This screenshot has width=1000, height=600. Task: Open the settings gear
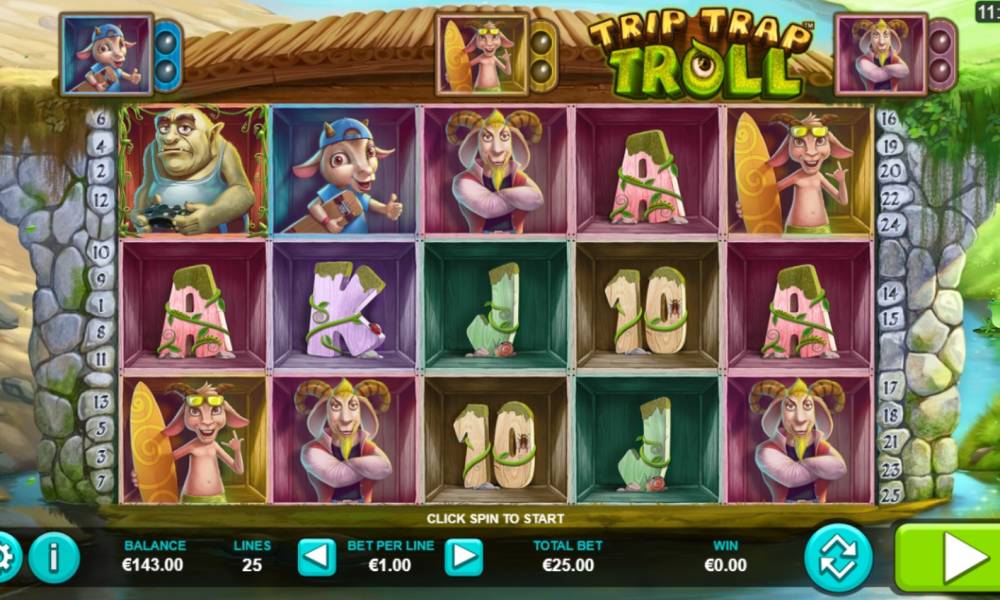click(6, 556)
